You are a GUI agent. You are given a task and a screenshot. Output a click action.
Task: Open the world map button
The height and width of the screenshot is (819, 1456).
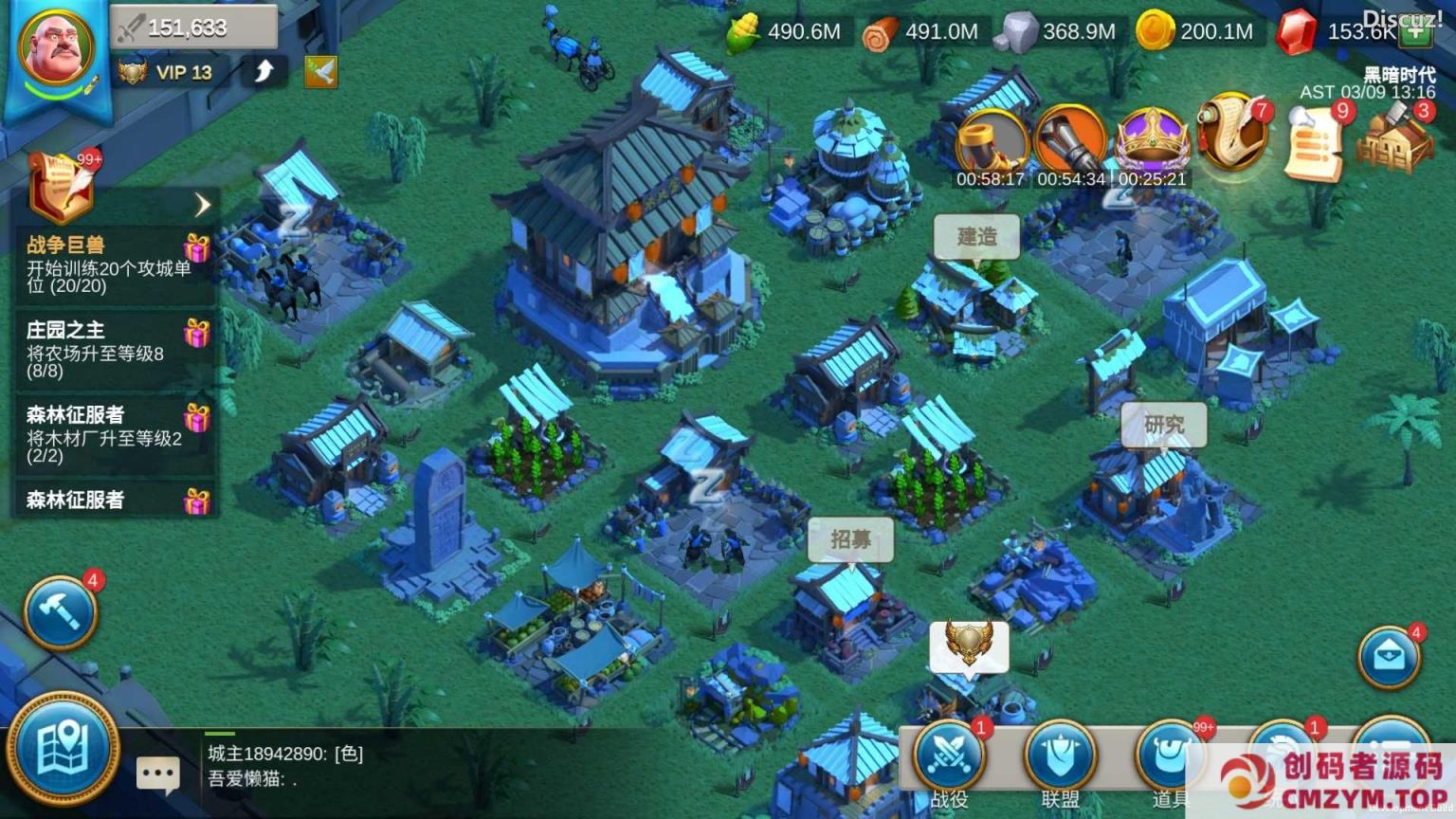[63, 750]
